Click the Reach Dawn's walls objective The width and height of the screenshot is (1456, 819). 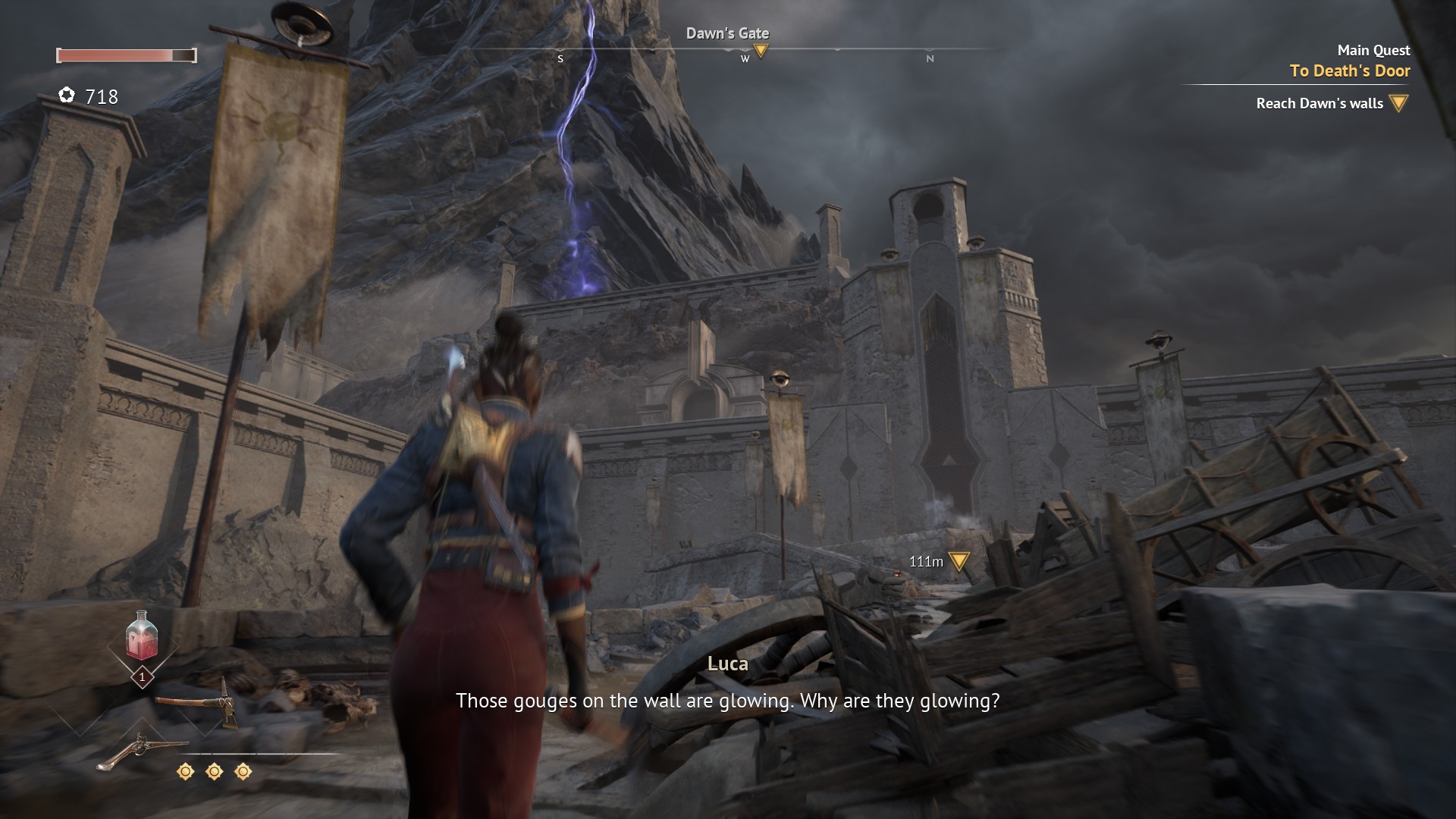(1319, 103)
